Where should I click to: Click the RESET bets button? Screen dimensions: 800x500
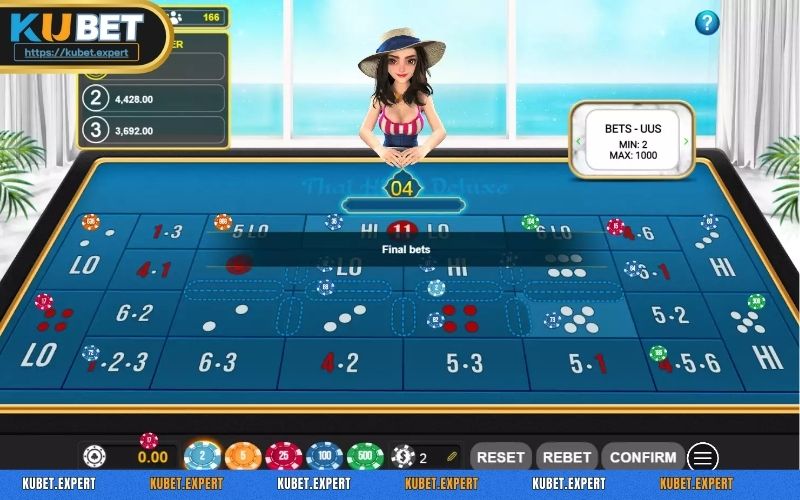tap(500, 457)
